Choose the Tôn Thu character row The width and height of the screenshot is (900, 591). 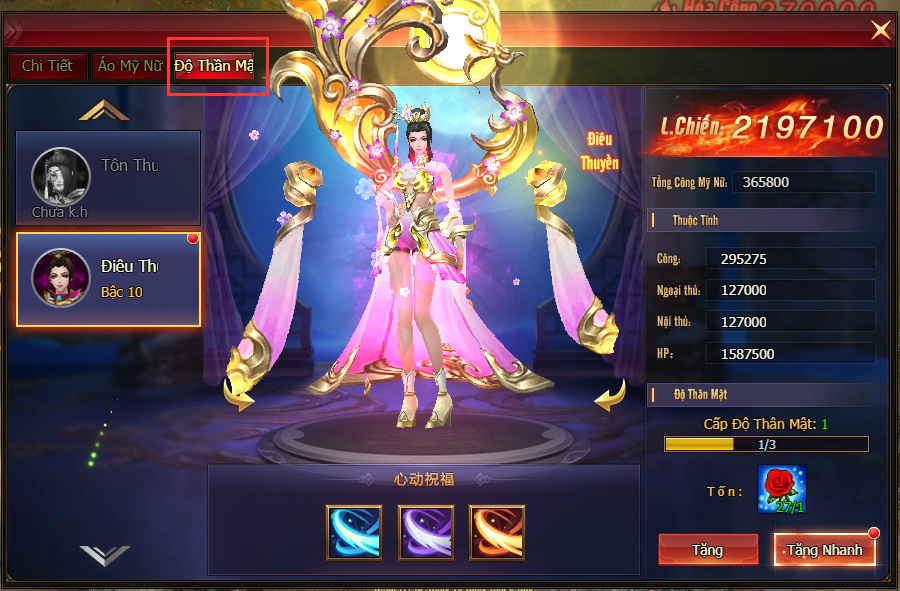(108, 178)
